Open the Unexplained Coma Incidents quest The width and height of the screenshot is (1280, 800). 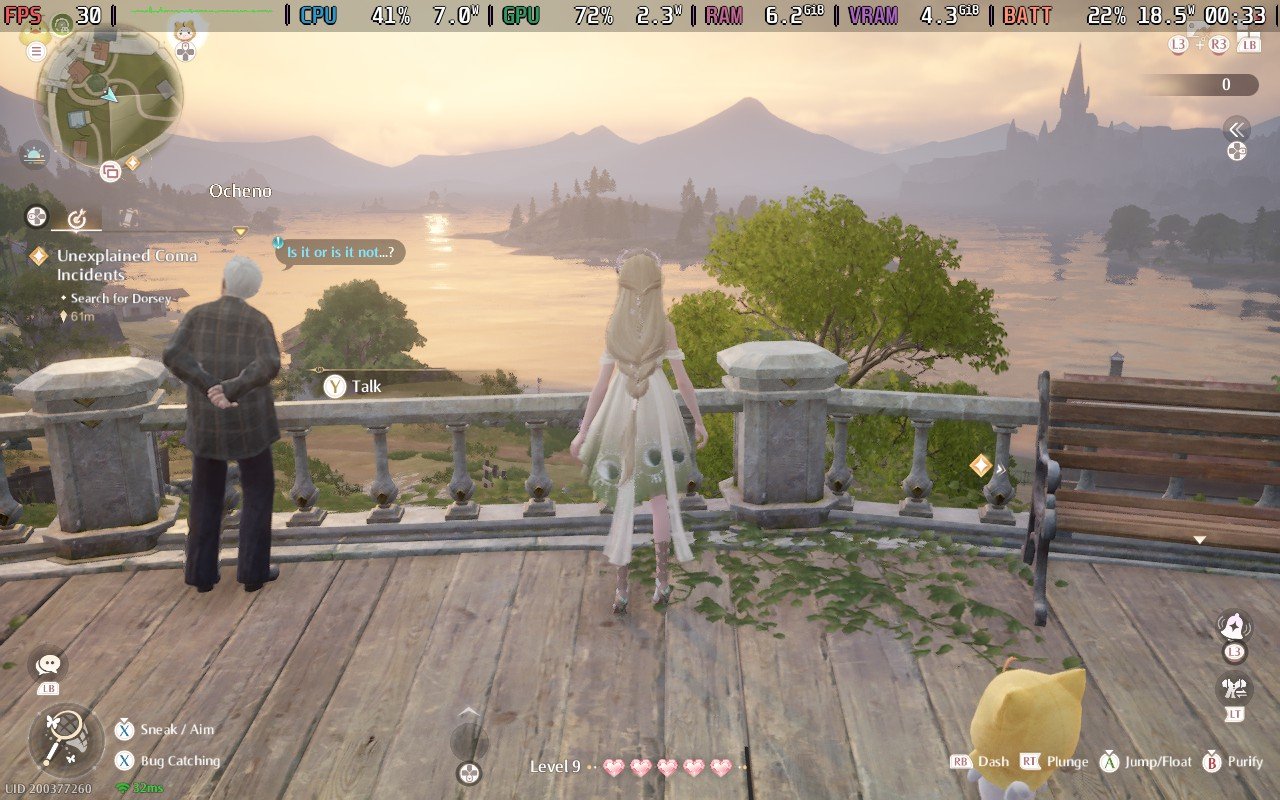pyautogui.click(x=126, y=265)
